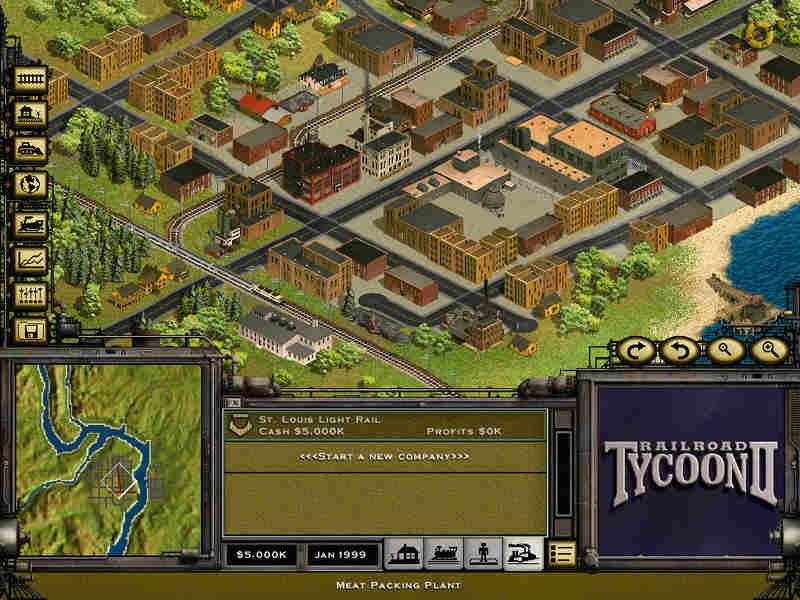Screen dimensions: 800x600
Task: Switch to the player list tab
Action: coord(483,553)
